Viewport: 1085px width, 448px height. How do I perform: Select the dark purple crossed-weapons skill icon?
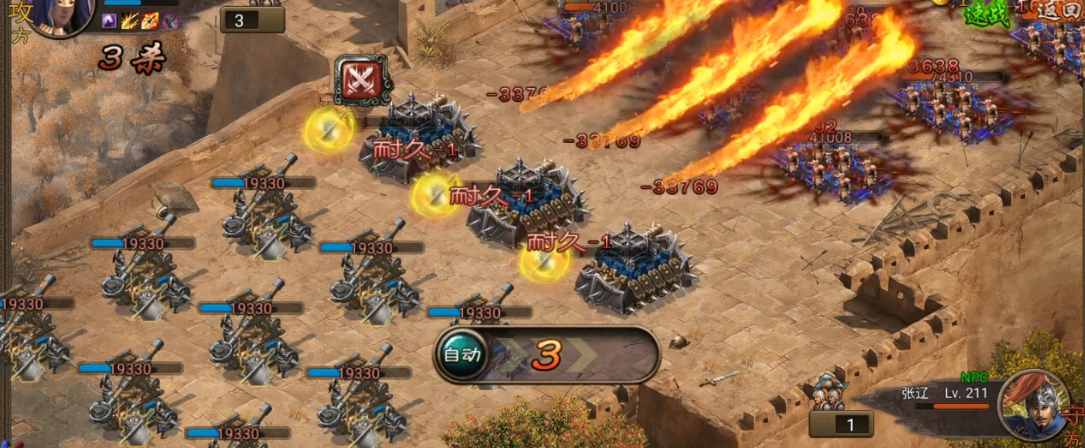coord(170,21)
